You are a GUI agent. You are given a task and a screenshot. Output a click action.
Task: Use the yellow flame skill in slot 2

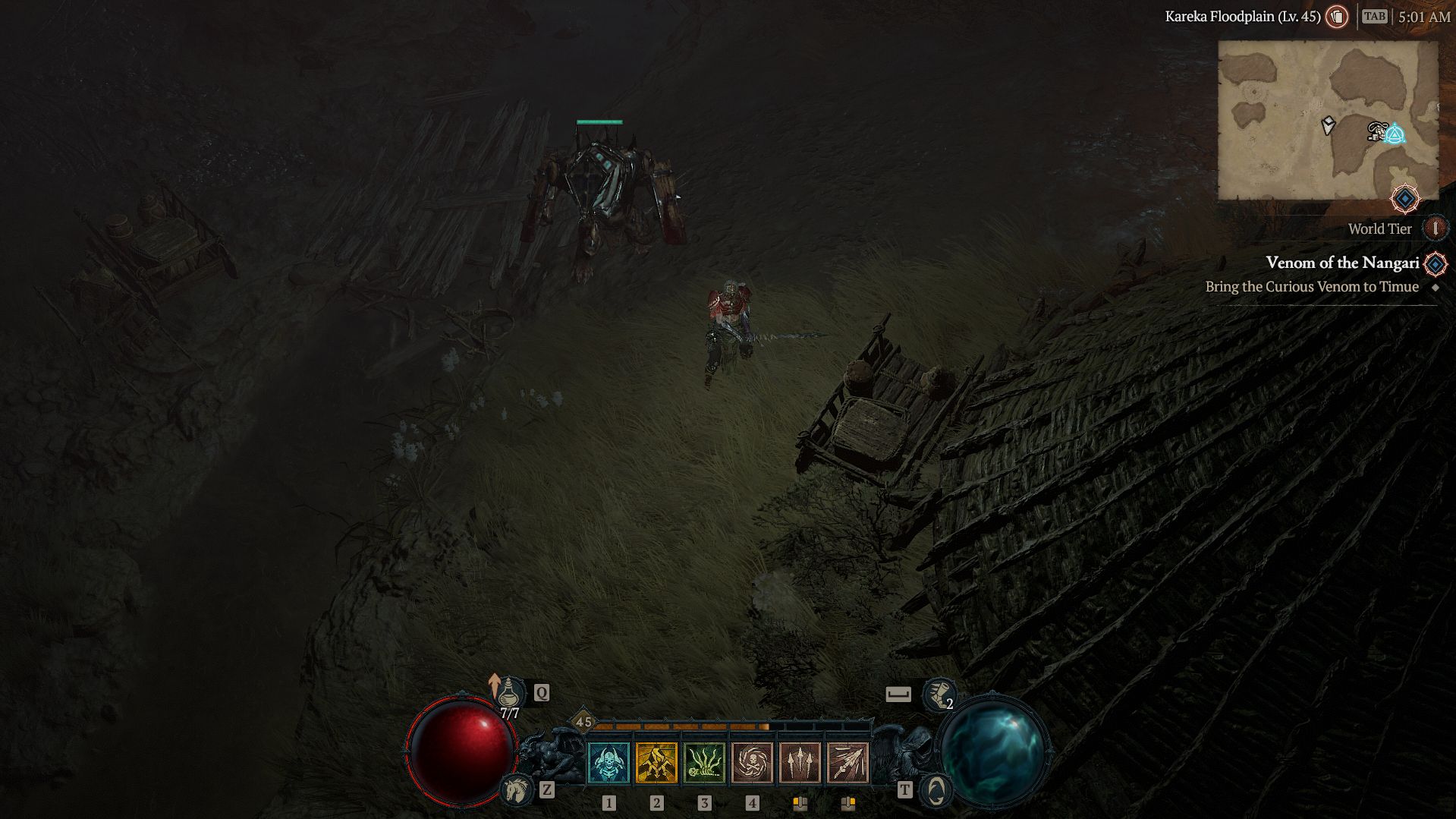click(656, 762)
